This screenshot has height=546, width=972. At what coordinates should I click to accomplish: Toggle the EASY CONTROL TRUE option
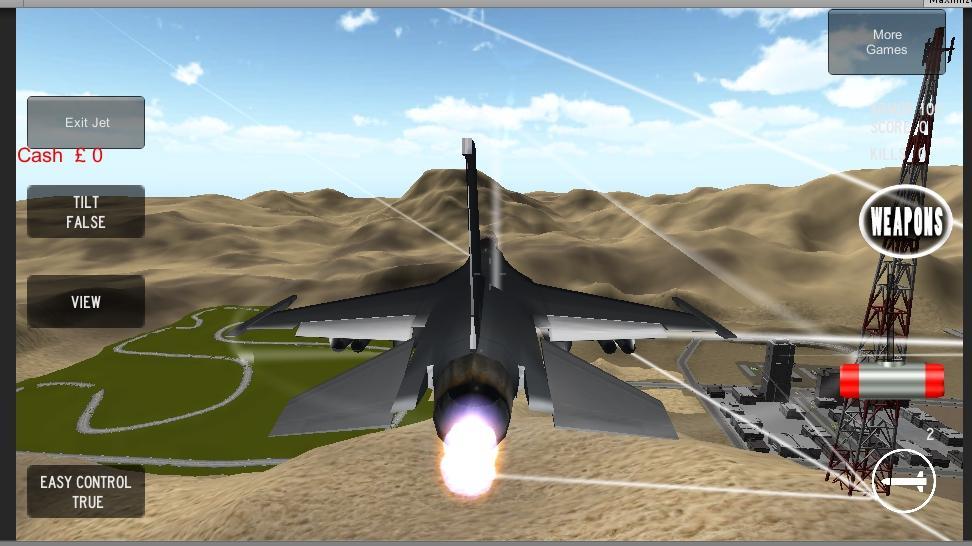(86, 491)
